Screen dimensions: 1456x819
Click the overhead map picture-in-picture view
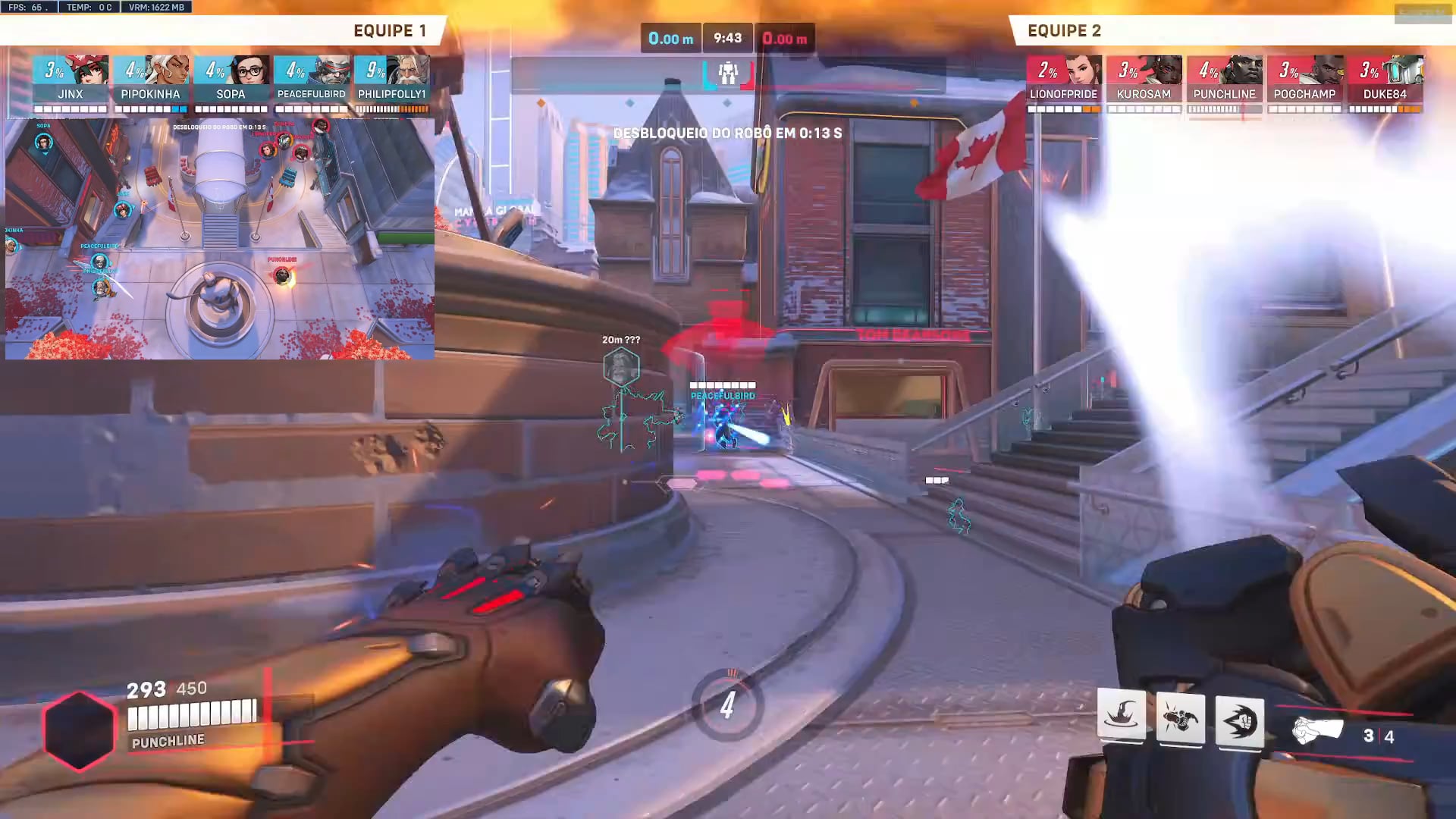pyautogui.click(x=220, y=238)
